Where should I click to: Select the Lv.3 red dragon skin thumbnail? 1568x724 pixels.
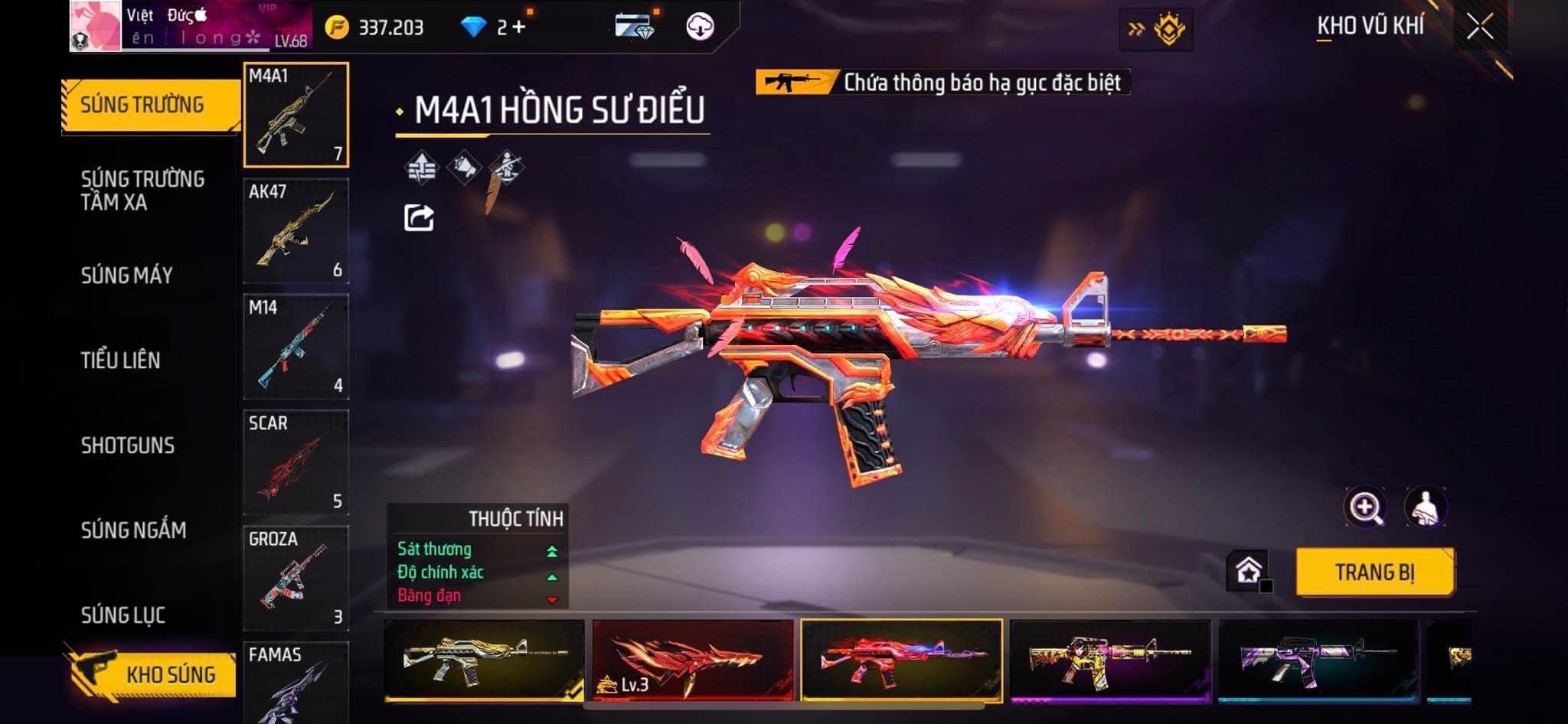692,660
